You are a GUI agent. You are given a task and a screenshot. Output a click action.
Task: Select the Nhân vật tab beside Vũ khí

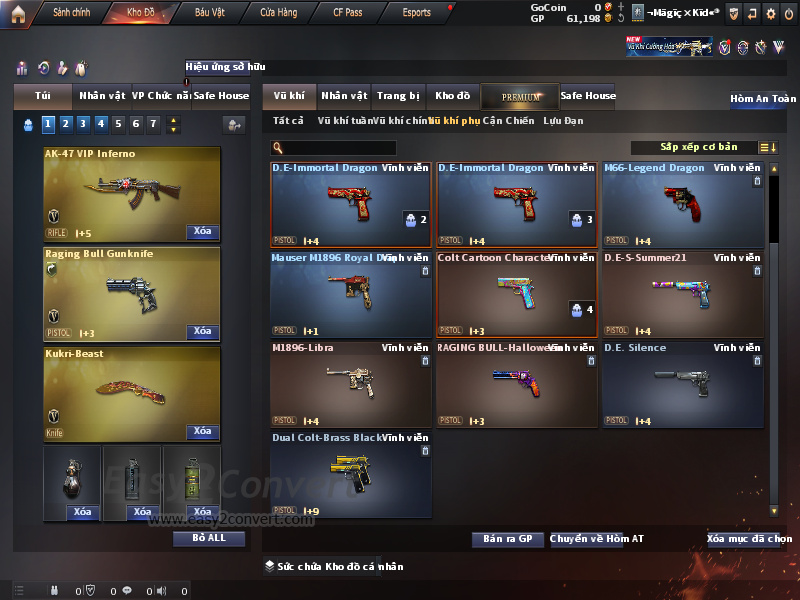[x=344, y=96]
